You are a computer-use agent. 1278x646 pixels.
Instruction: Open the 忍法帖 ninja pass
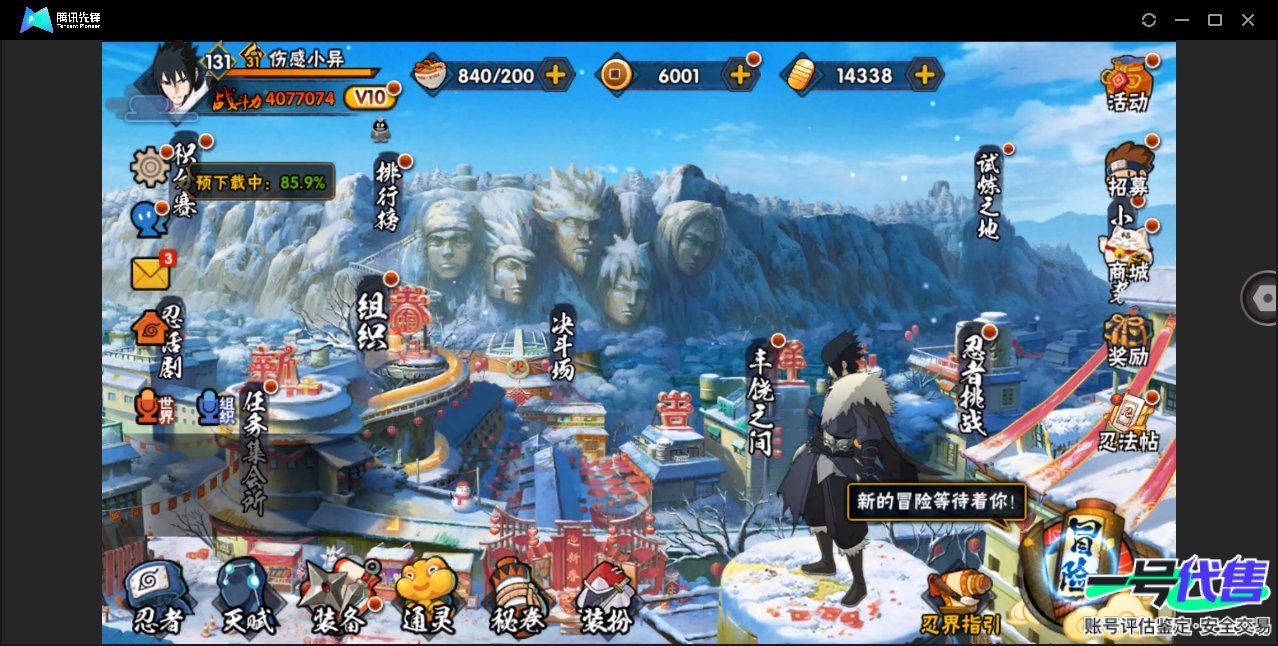tap(1129, 423)
